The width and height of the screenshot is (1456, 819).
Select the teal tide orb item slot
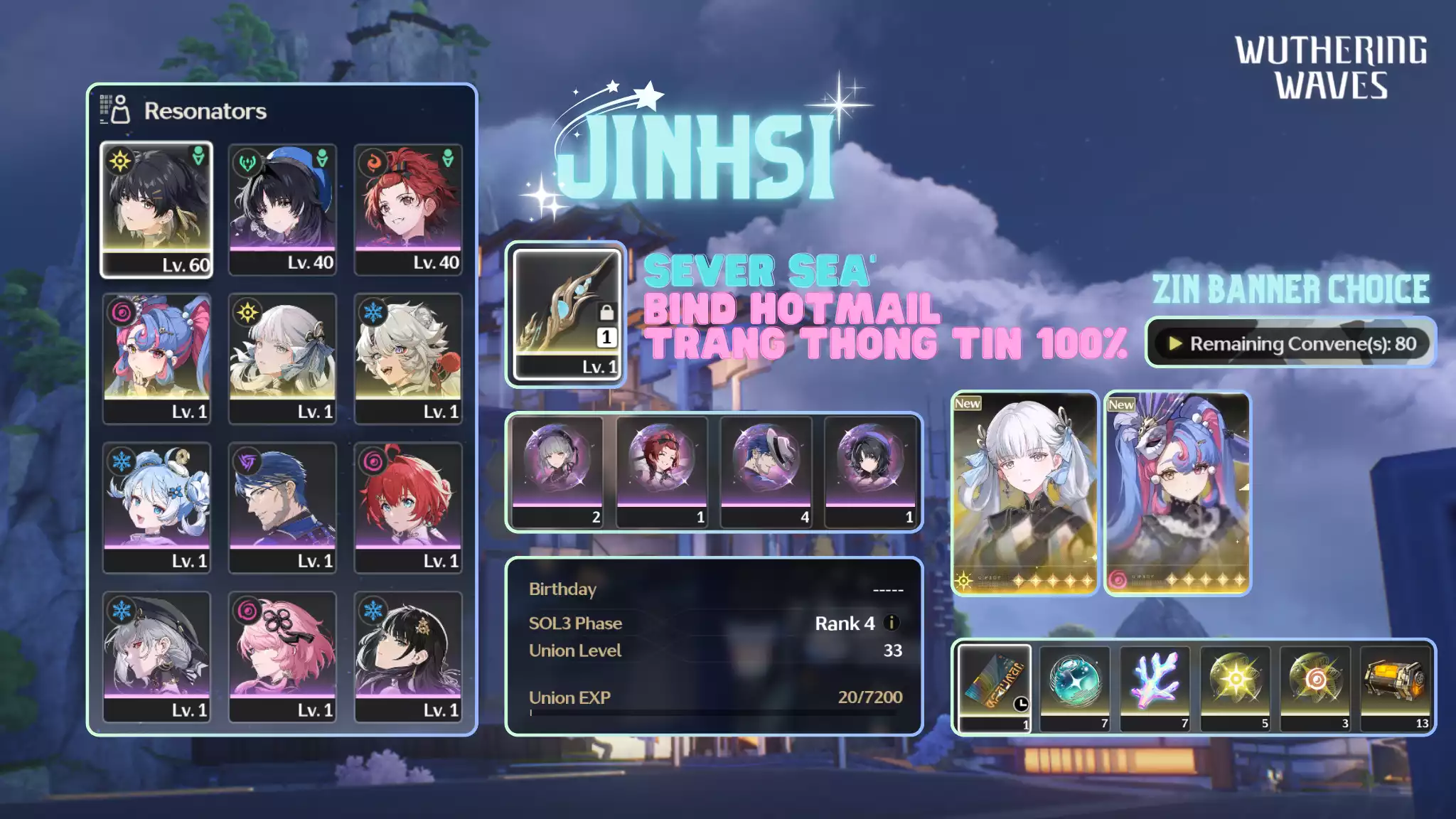click(1074, 687)
